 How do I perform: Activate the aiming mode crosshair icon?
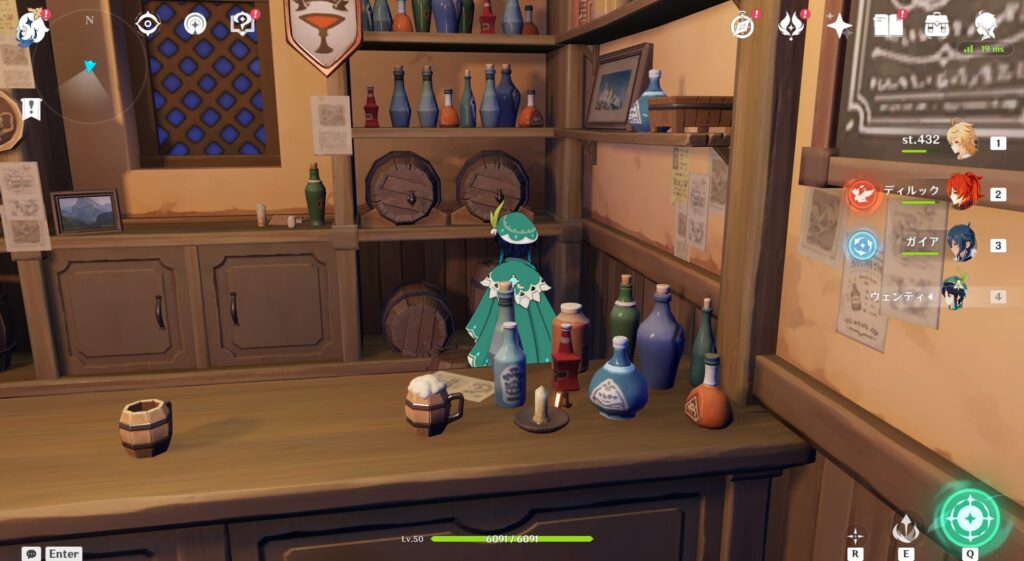click(x=855, y=535)
